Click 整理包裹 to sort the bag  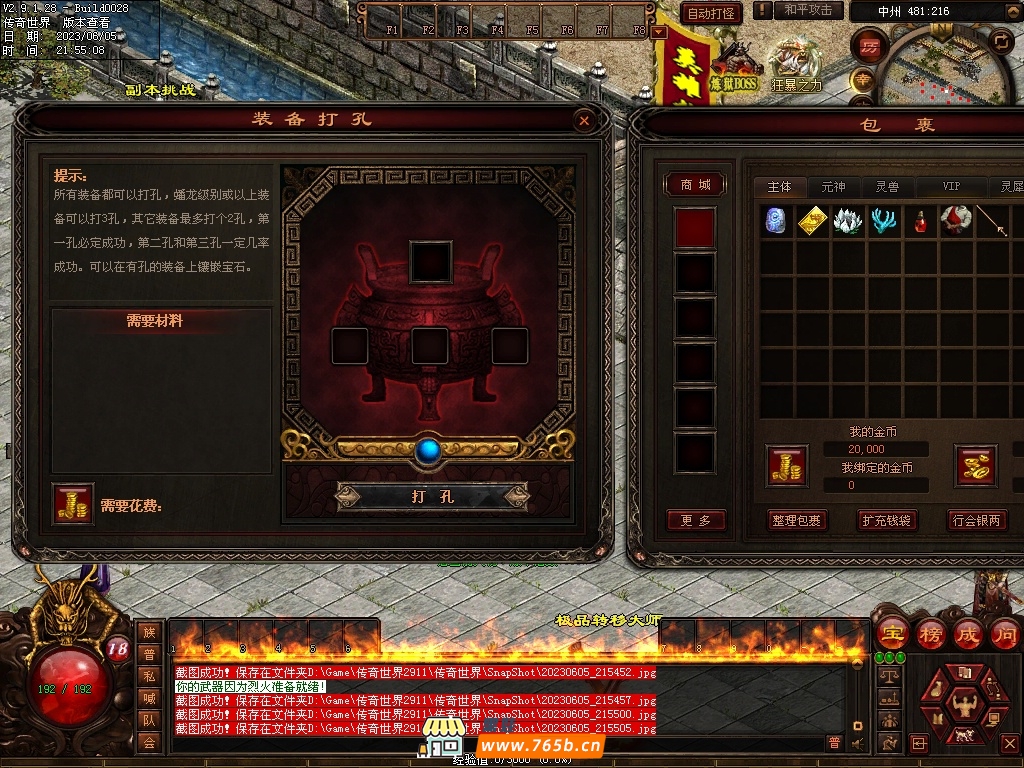click(796, 520)
